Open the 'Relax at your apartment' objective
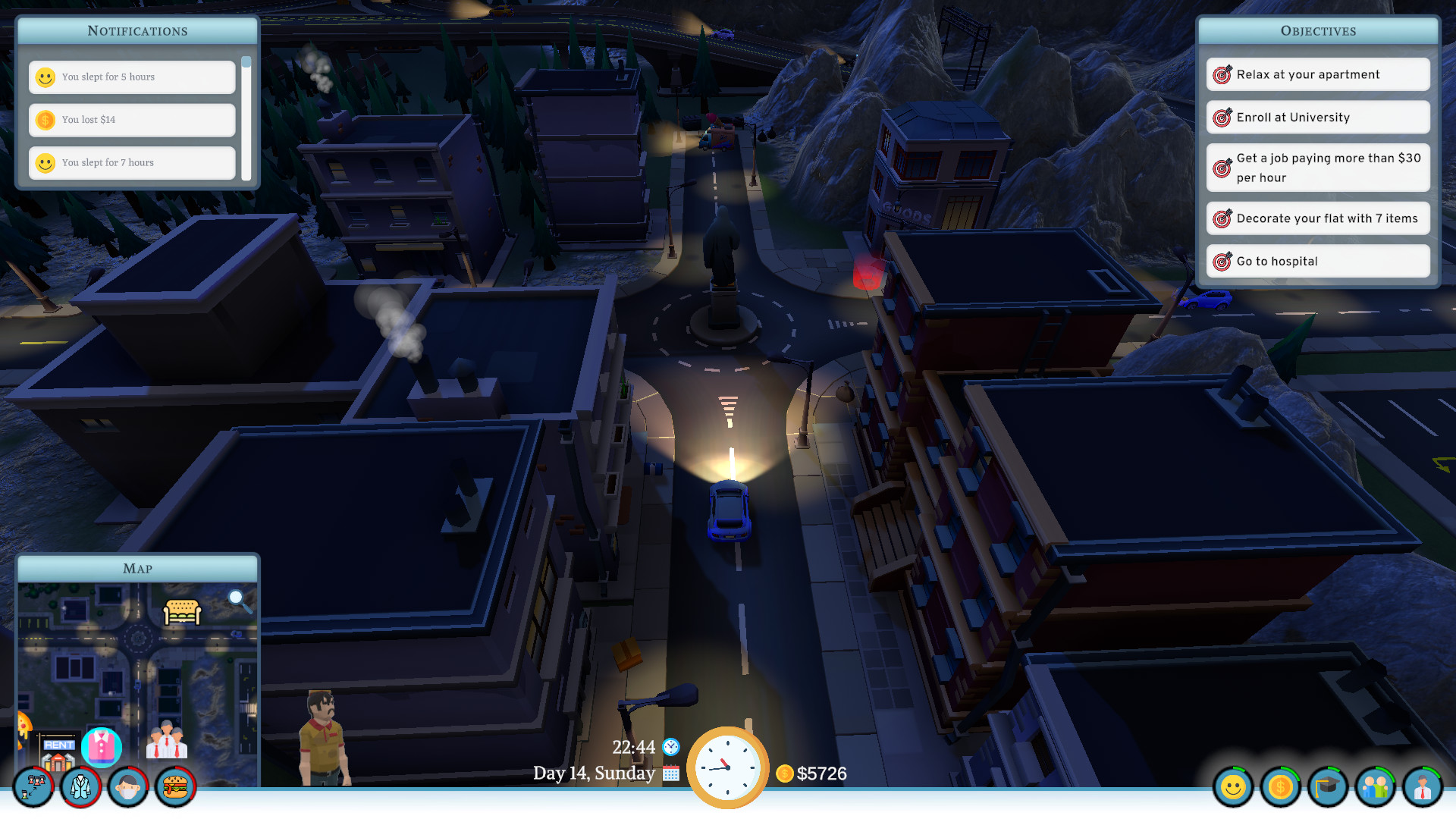Image resolution: width=1456 pixels, height=819 pixels. pos(1317,74)
